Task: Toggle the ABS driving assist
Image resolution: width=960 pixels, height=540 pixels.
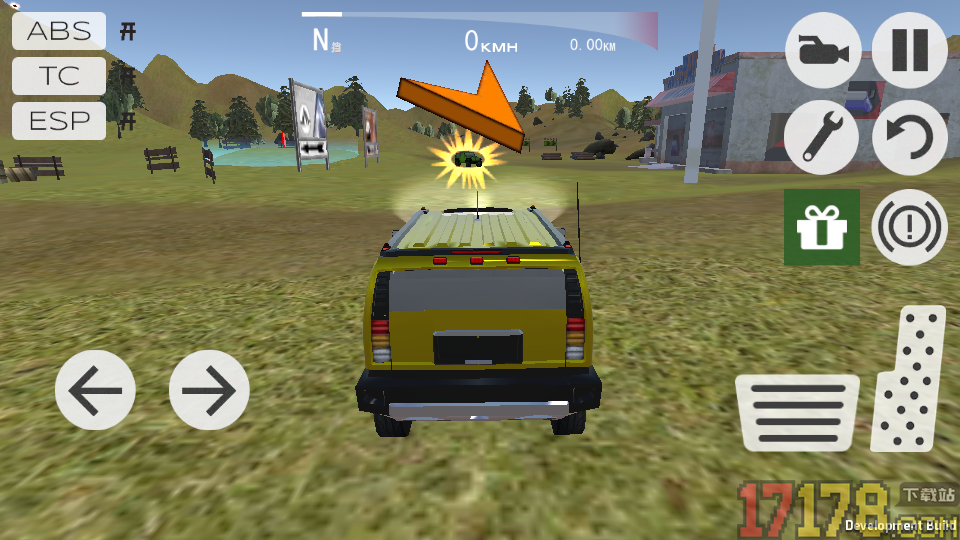Action: 59,31
